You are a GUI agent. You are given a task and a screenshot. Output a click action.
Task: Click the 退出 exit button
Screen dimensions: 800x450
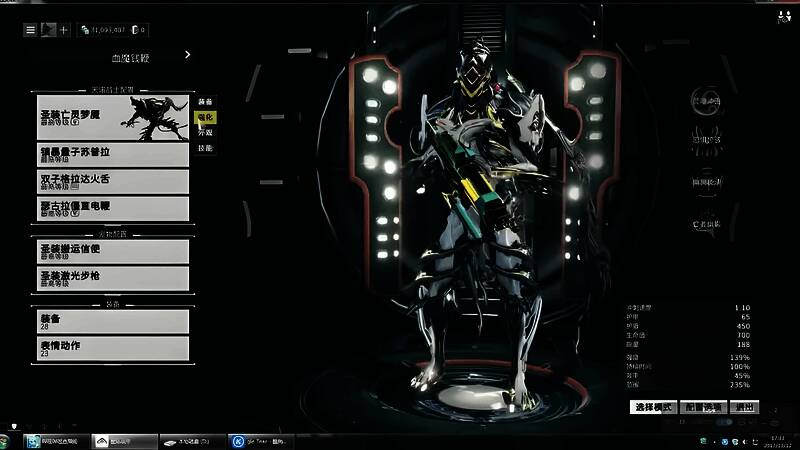[744, 407]
